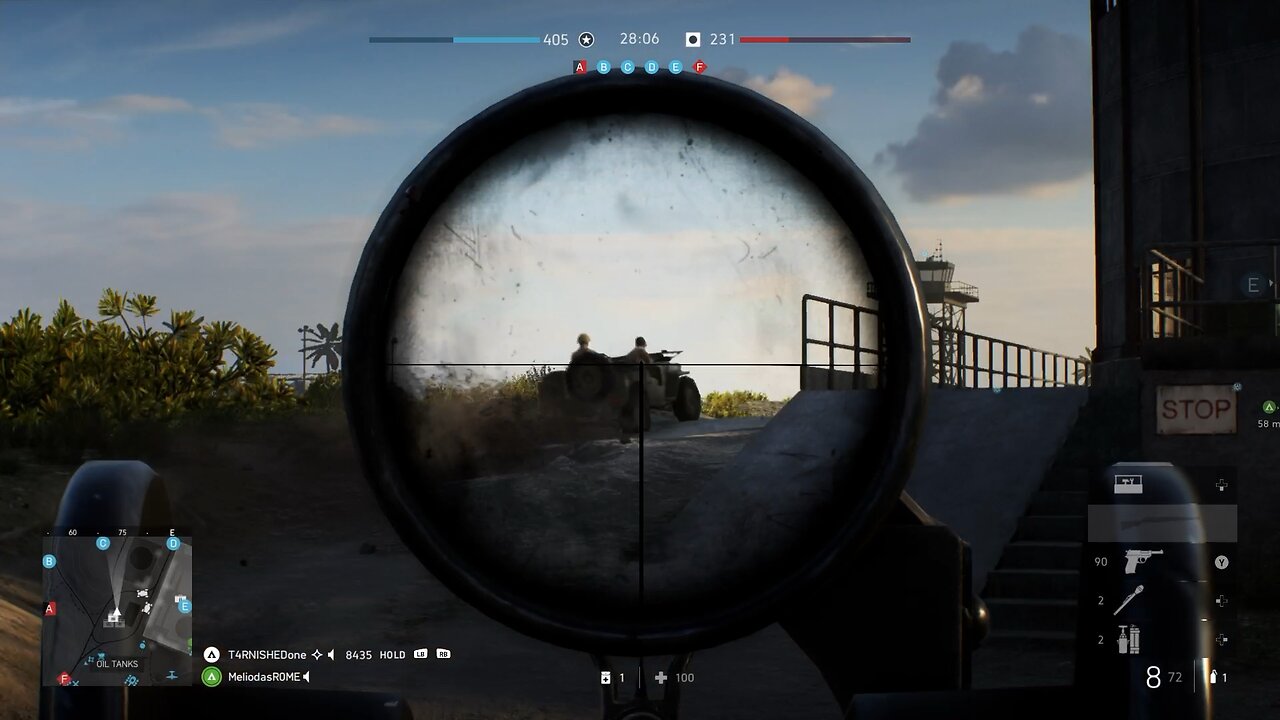Toggle objective F flag marker on the HUD
This screenshot has width=1280, height=720.
point(698,66)
